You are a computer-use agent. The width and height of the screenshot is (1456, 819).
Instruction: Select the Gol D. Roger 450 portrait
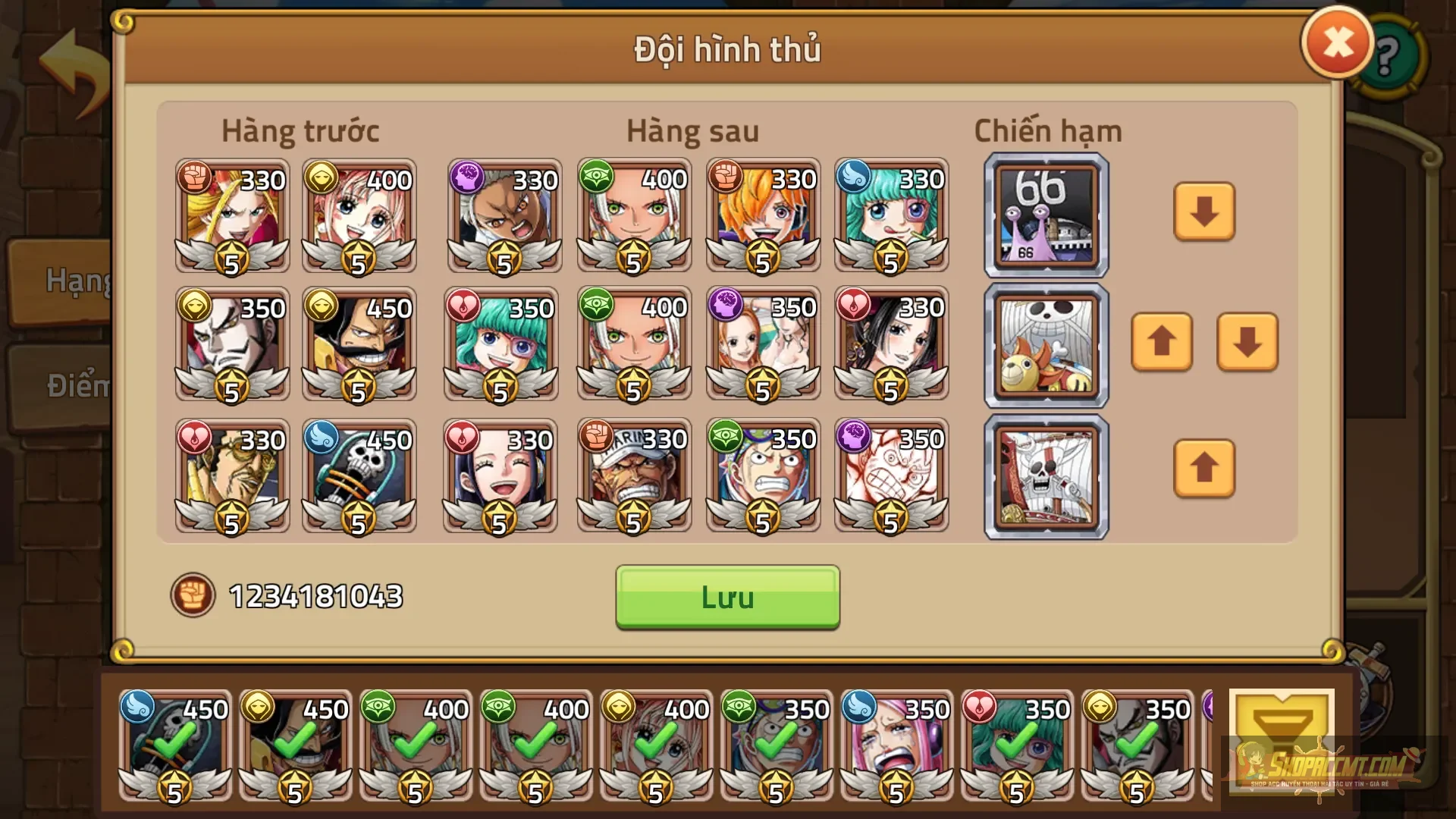coord(359,345)
